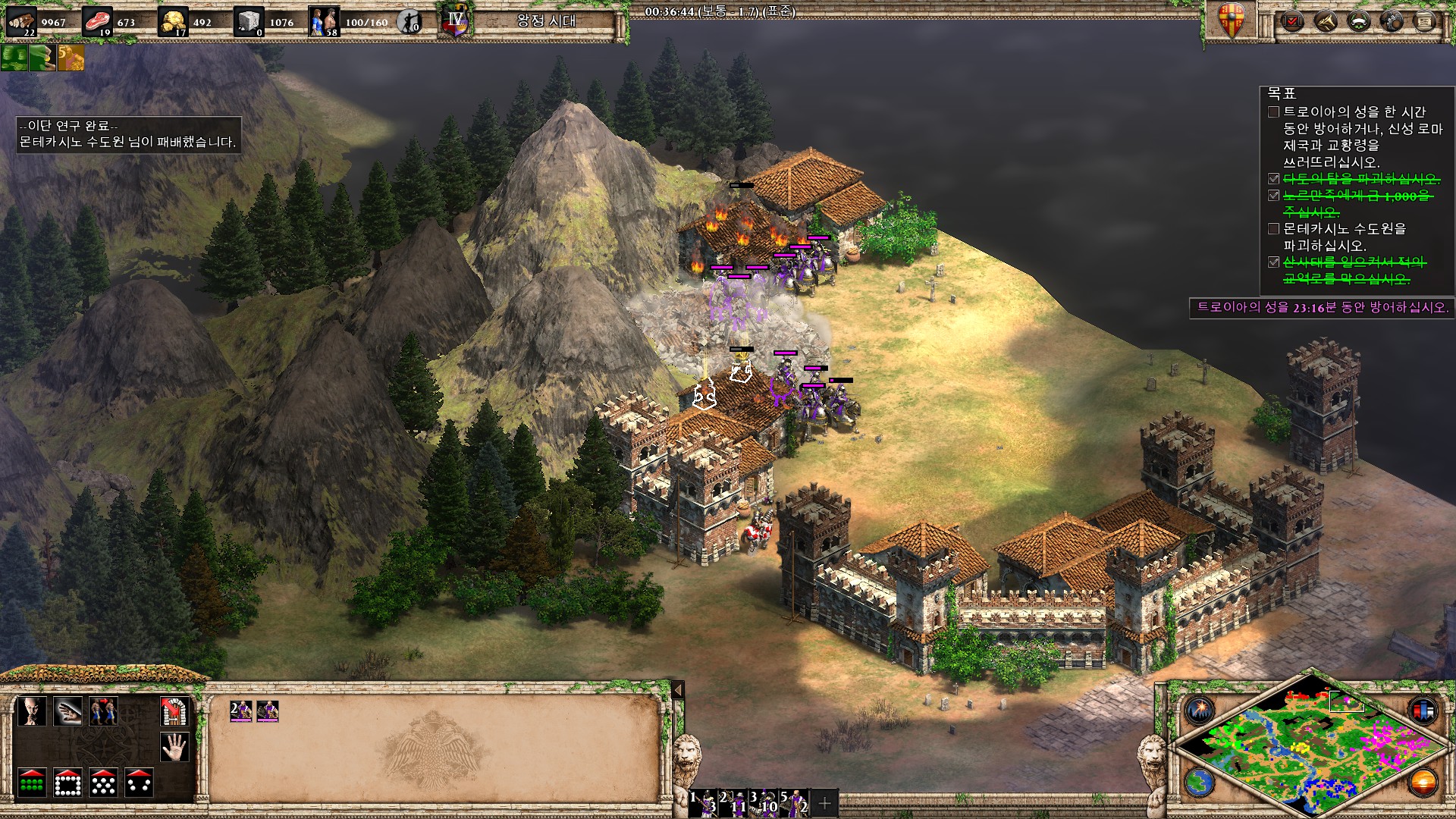
Task: Stop units with the open hand icon
Action: (174, 747)
